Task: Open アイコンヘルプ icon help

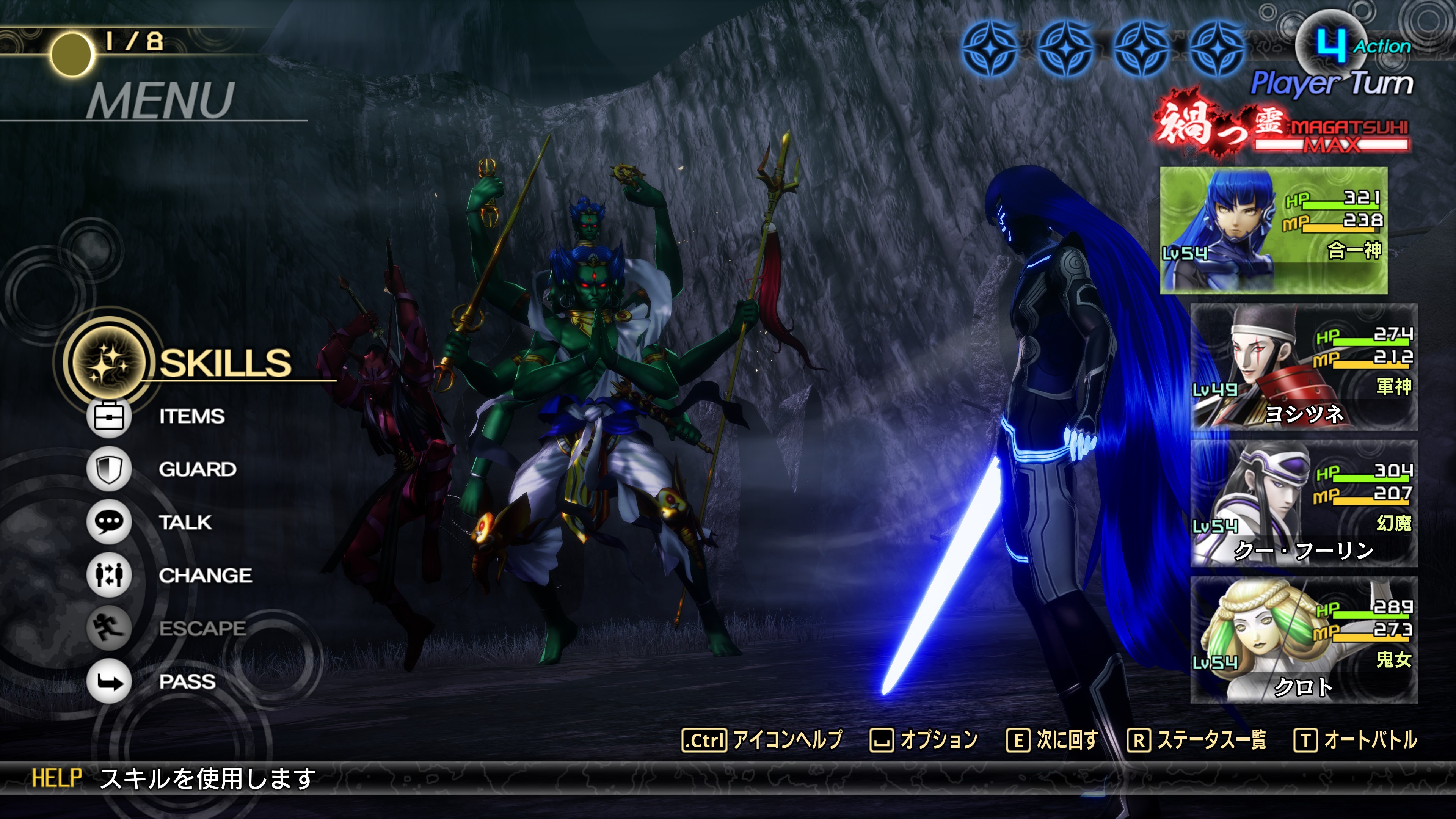Action: 762,740
